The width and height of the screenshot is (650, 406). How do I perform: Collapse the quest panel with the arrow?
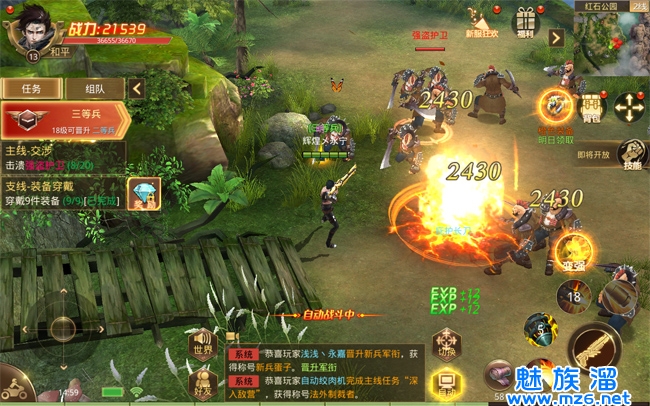point(136,88)
